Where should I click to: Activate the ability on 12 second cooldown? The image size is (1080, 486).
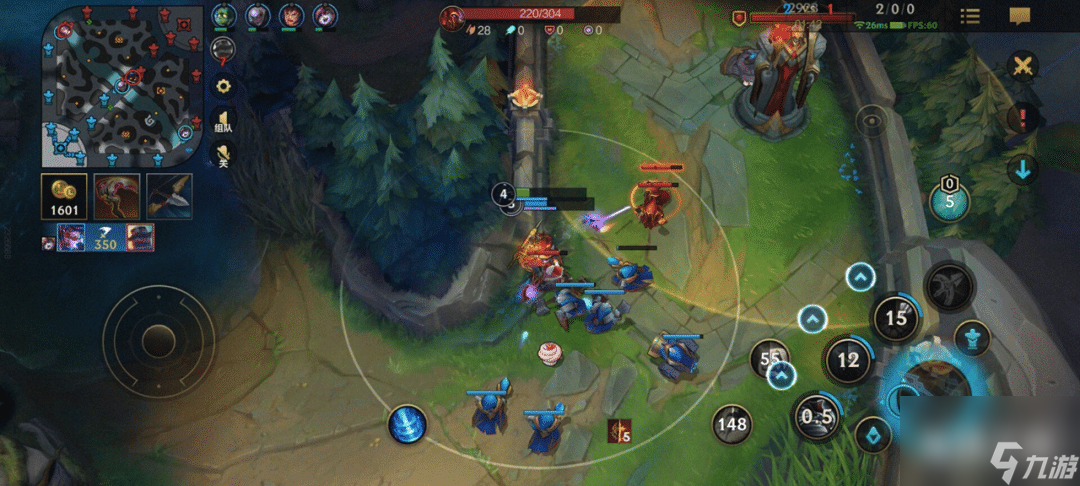[848, 359]
